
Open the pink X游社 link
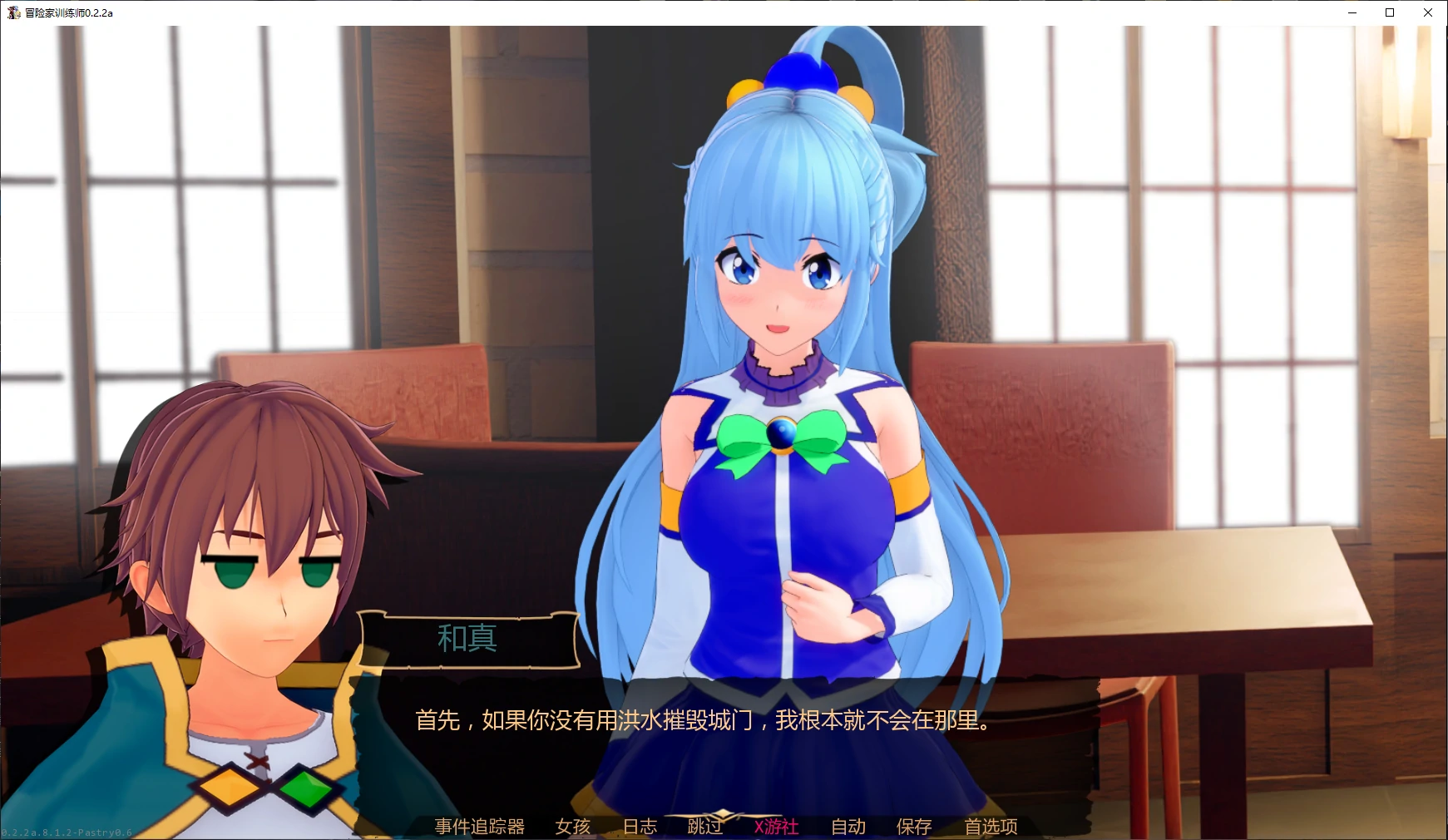[x=775, y=828]
